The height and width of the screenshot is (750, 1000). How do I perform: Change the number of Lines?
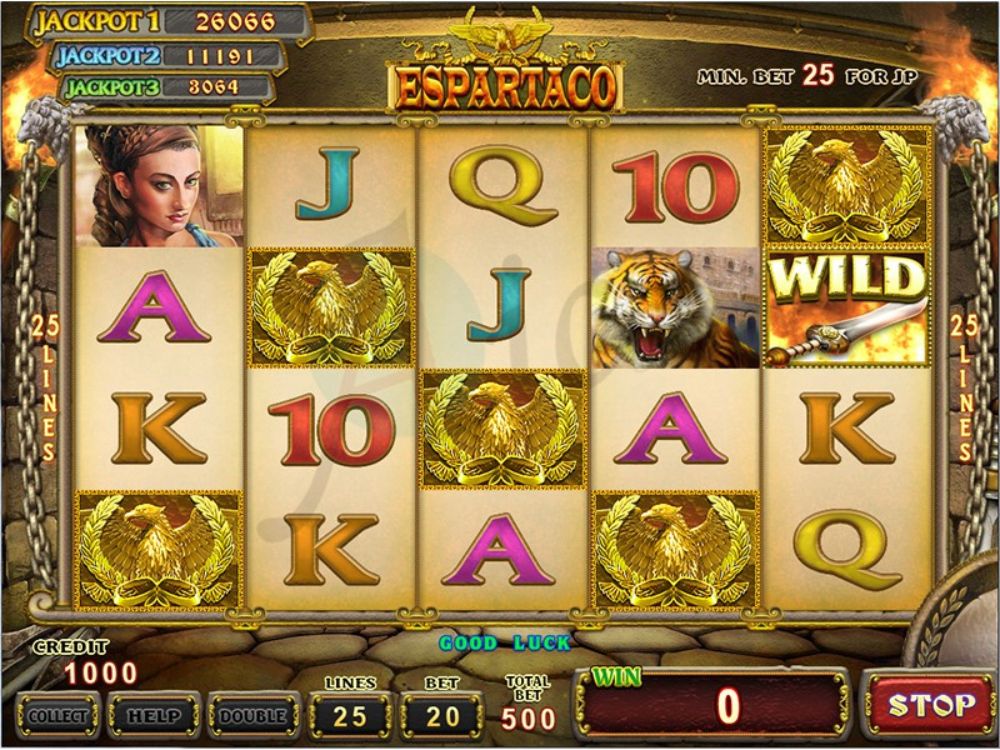coord(350,716)
